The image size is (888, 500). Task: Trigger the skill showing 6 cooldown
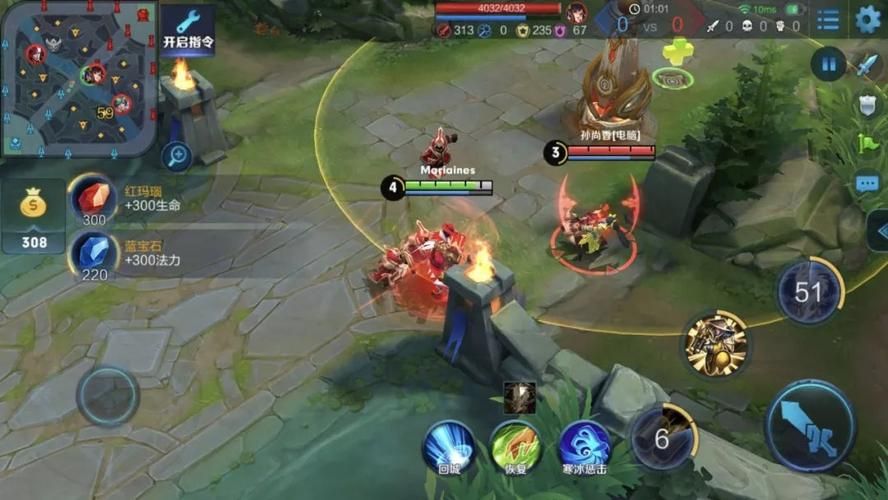663,436
